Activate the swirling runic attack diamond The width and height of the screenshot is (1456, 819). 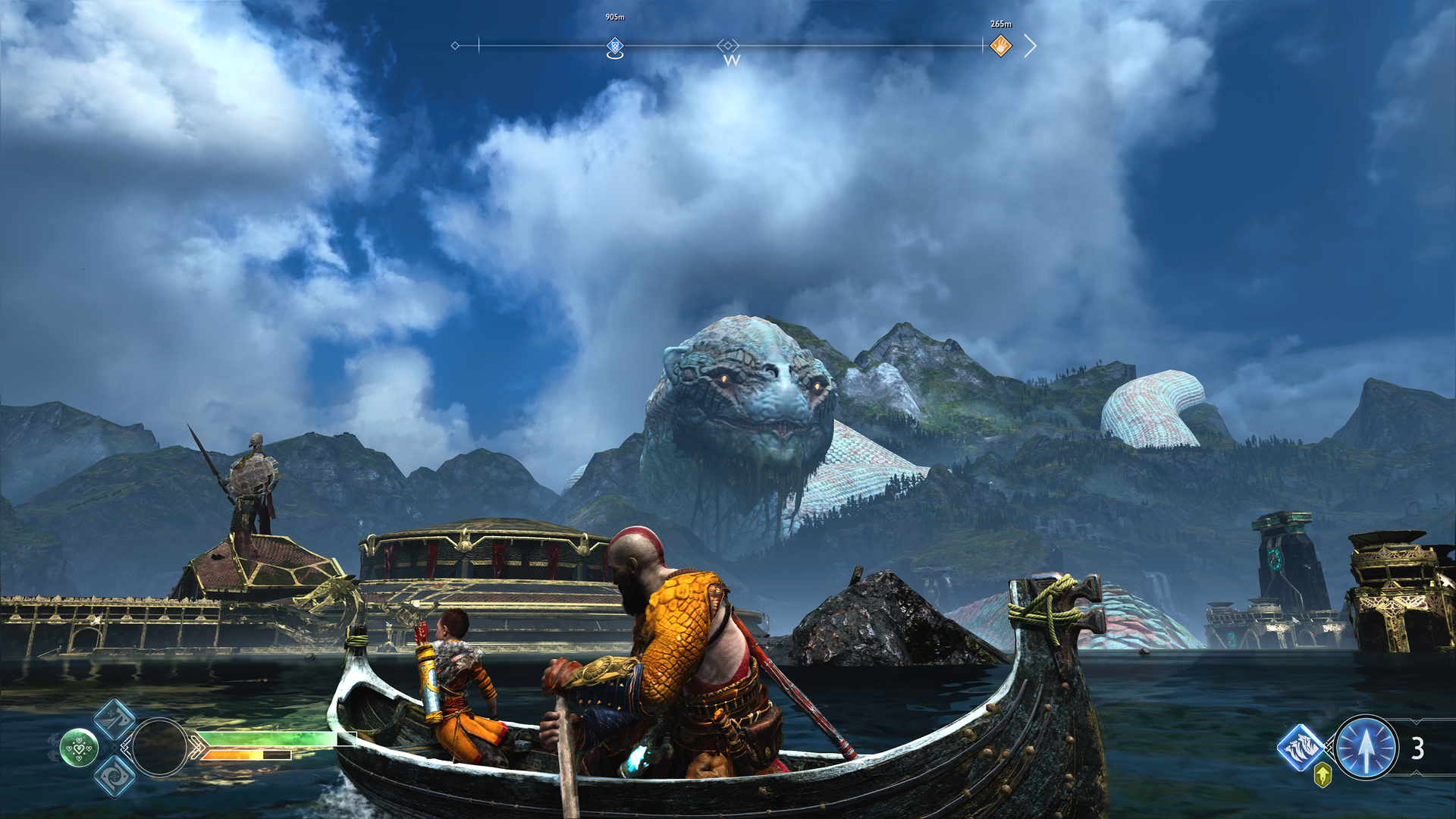click(x=115, y=776)
